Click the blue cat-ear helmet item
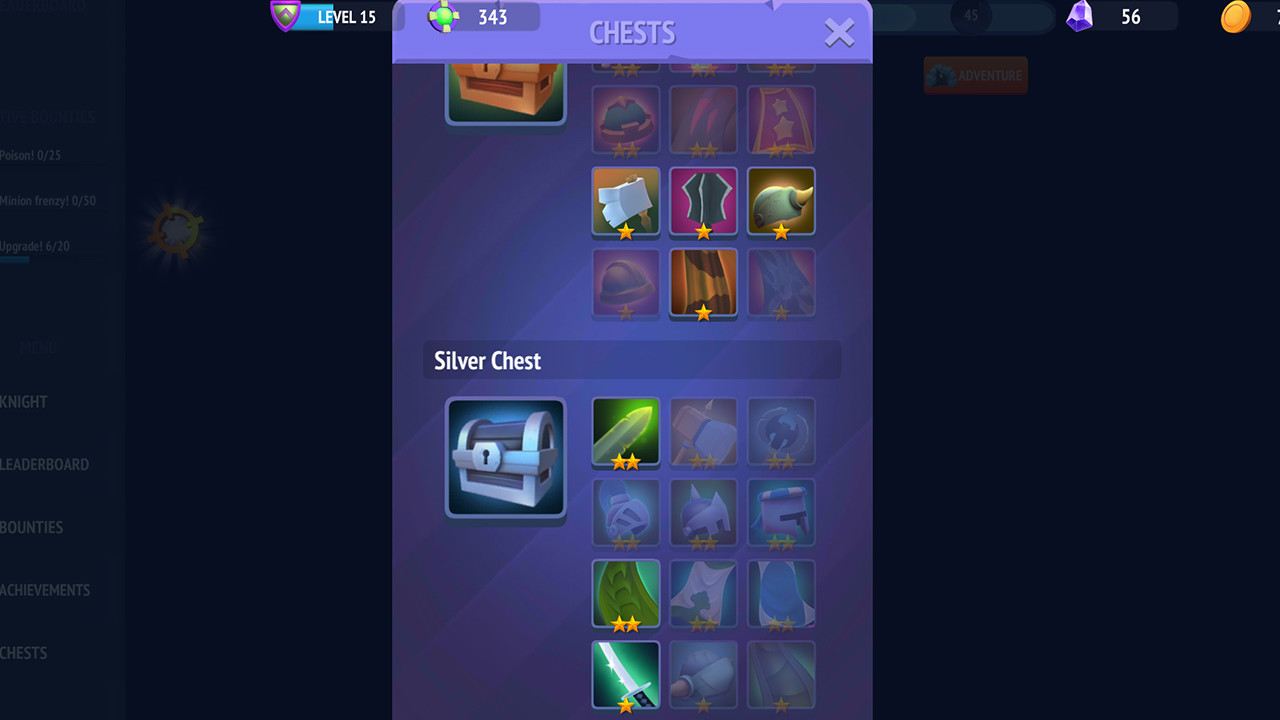 (x=703, y=513)
